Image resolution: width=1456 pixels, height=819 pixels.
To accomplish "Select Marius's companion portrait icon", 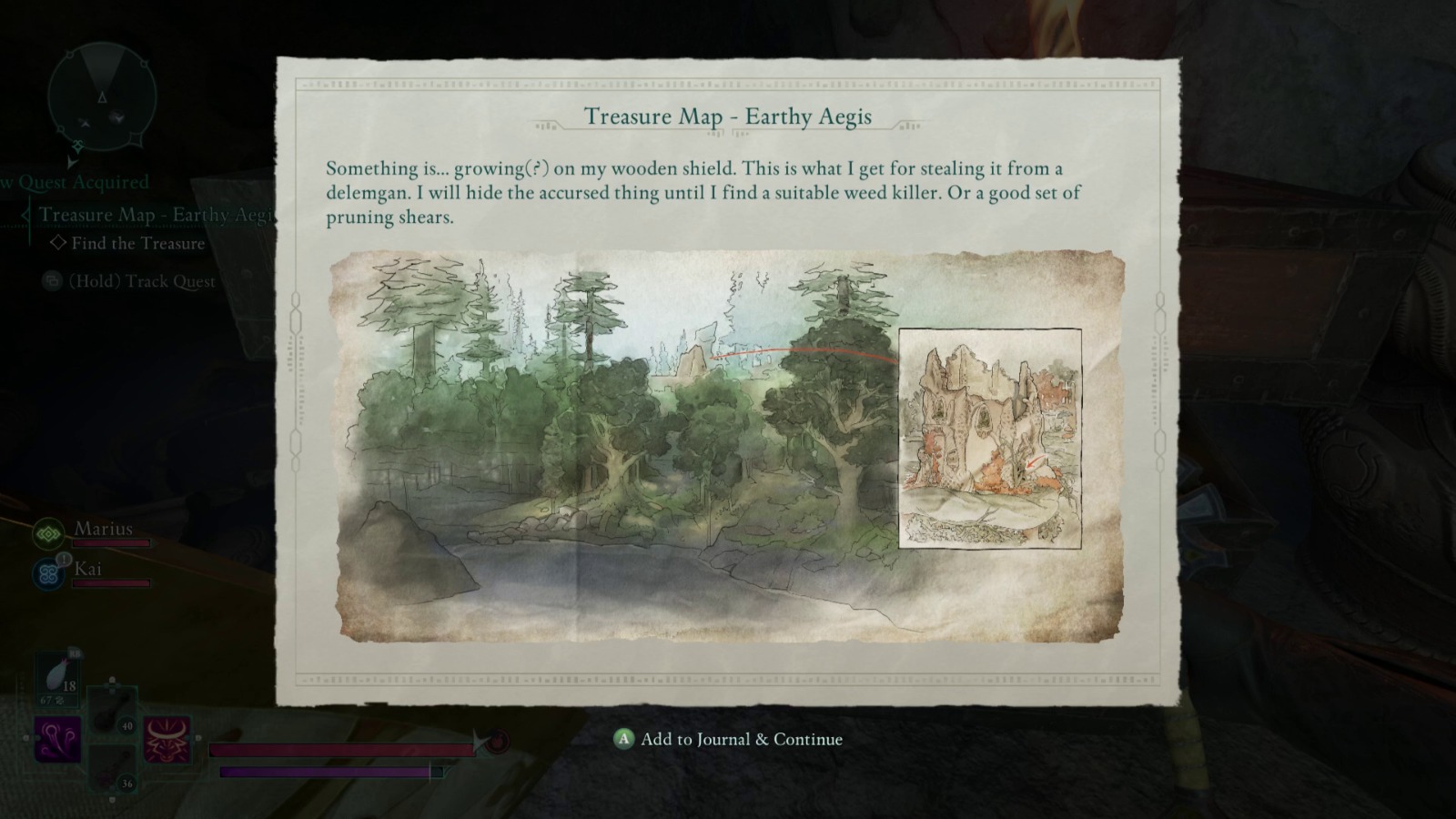I will point(46,534).
